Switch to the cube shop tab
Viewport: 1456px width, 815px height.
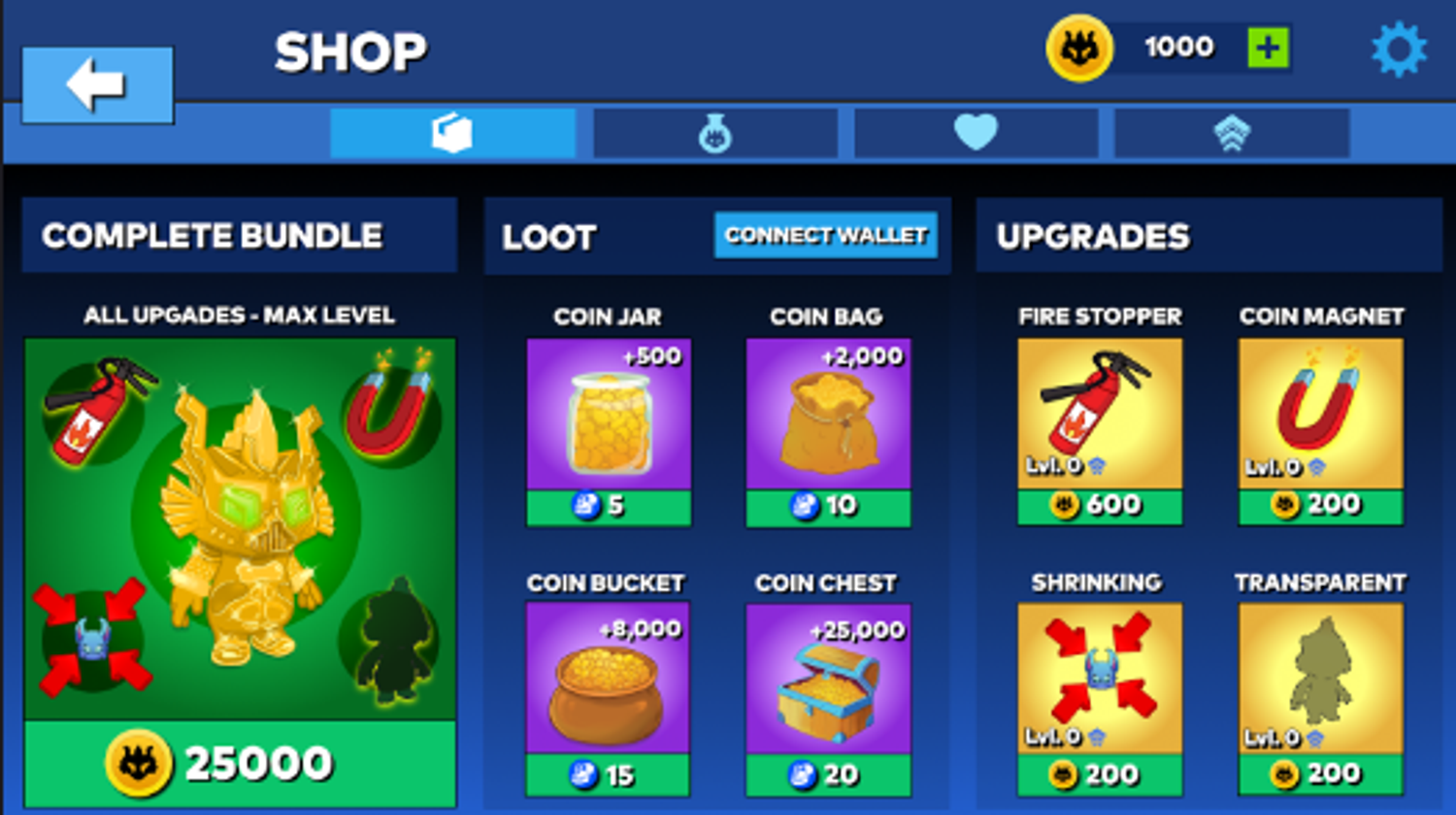click(x=452, y=133)
